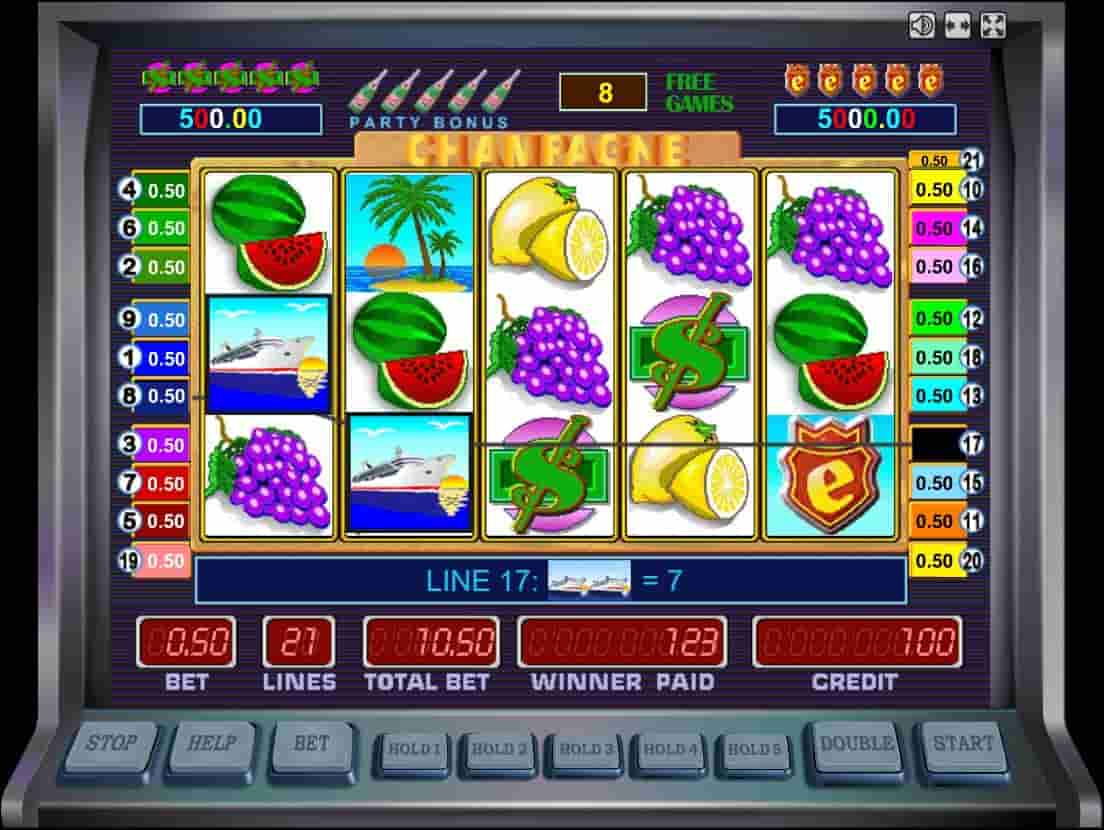Screen dimensions: 1104x830
Task: Hit the STOP button
Action: pos(111,746)
